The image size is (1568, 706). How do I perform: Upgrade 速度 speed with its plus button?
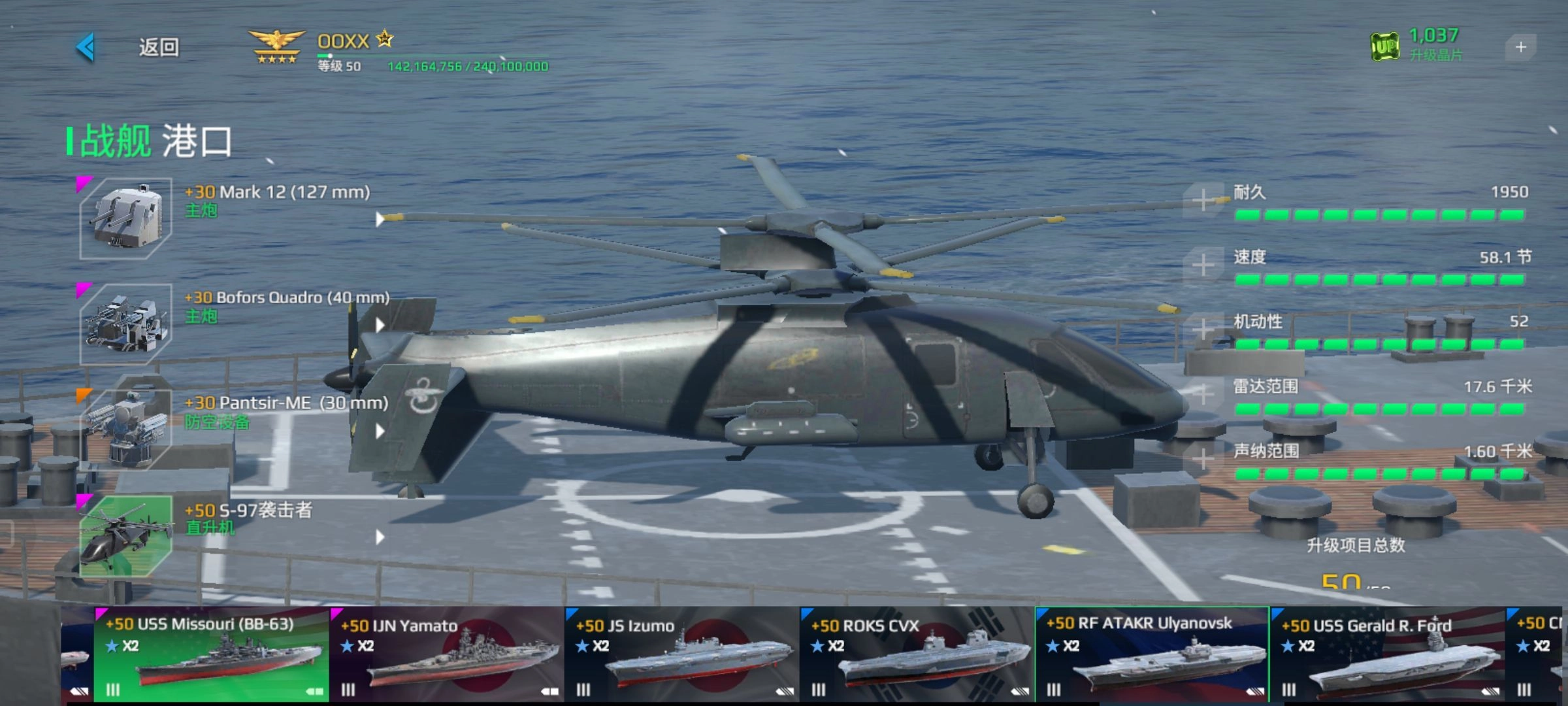click(x=1203, y=265)
